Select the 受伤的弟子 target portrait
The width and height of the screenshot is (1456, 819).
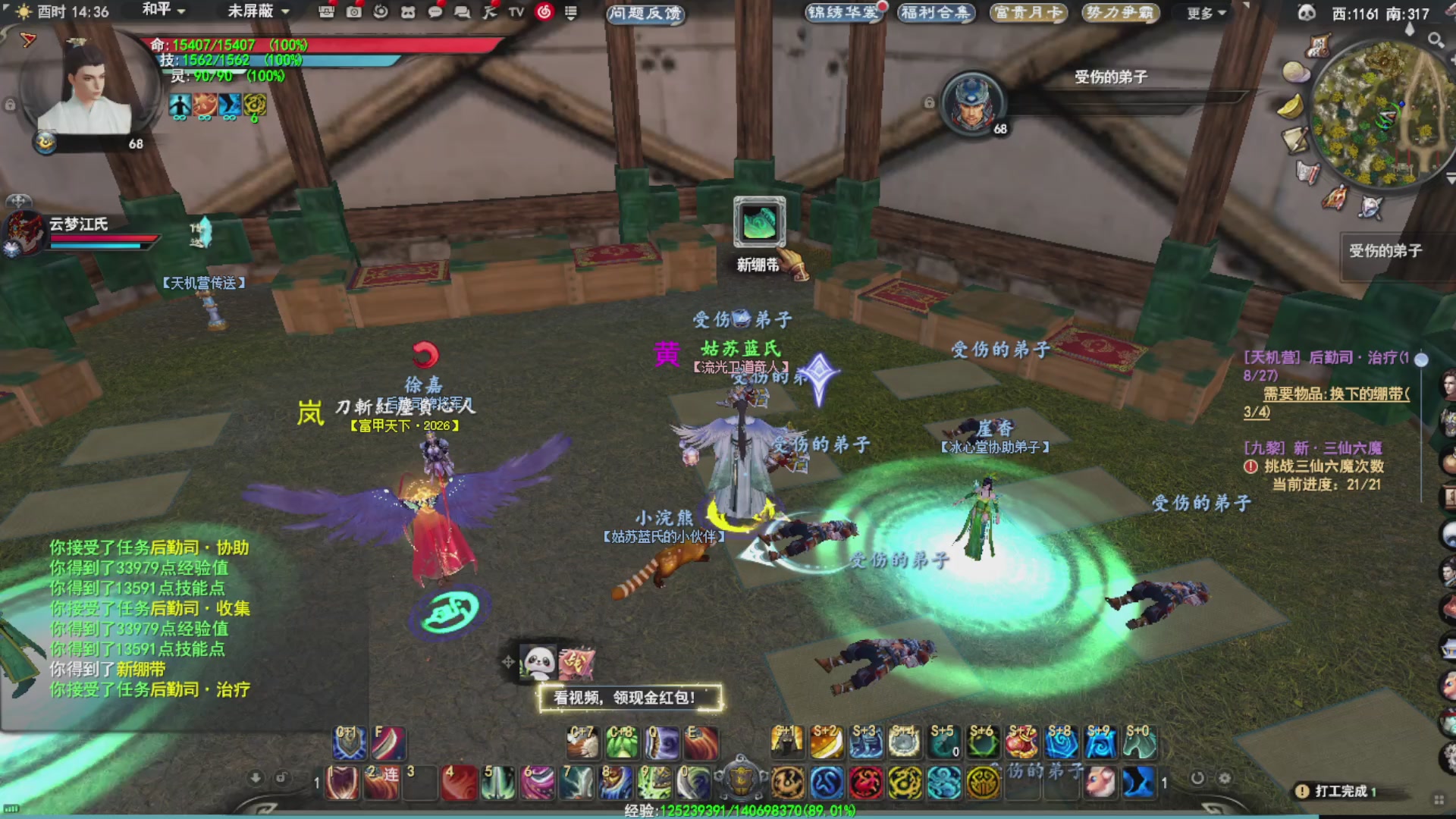(x=974, y=103)
